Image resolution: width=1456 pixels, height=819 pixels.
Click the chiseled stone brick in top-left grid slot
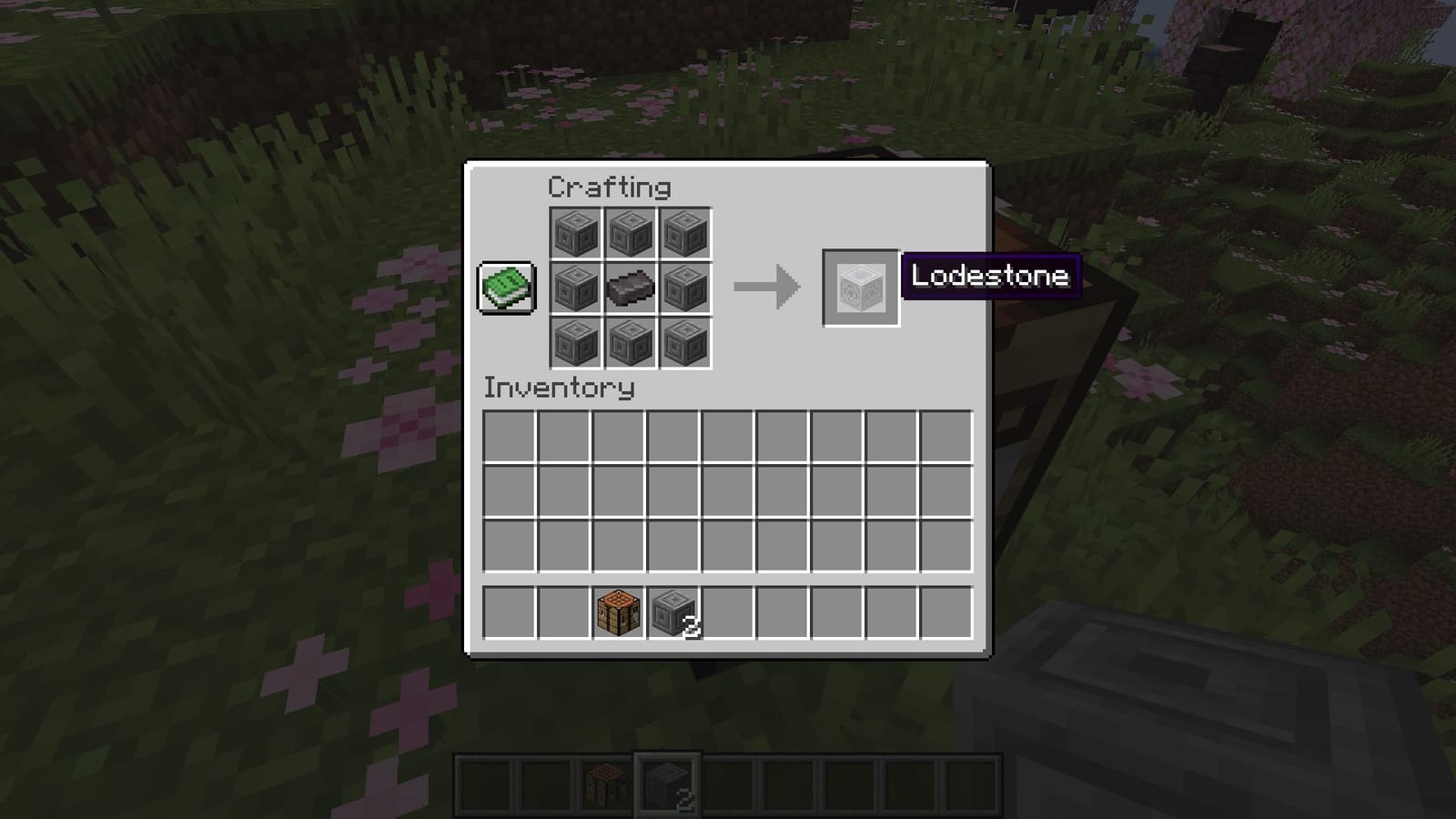point(576,233)
